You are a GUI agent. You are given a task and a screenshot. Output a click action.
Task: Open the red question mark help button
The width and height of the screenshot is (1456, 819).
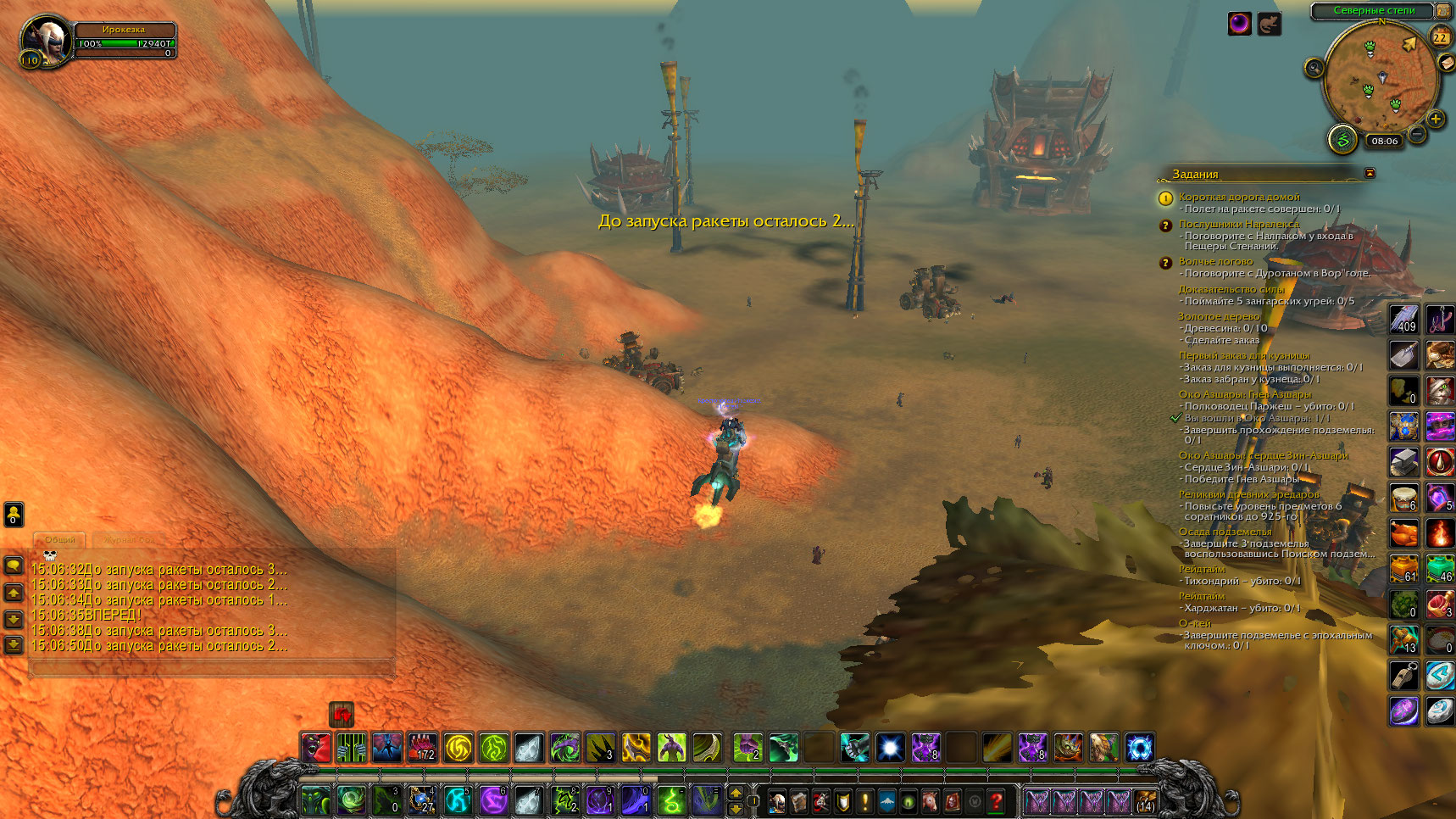click(997, 800)
